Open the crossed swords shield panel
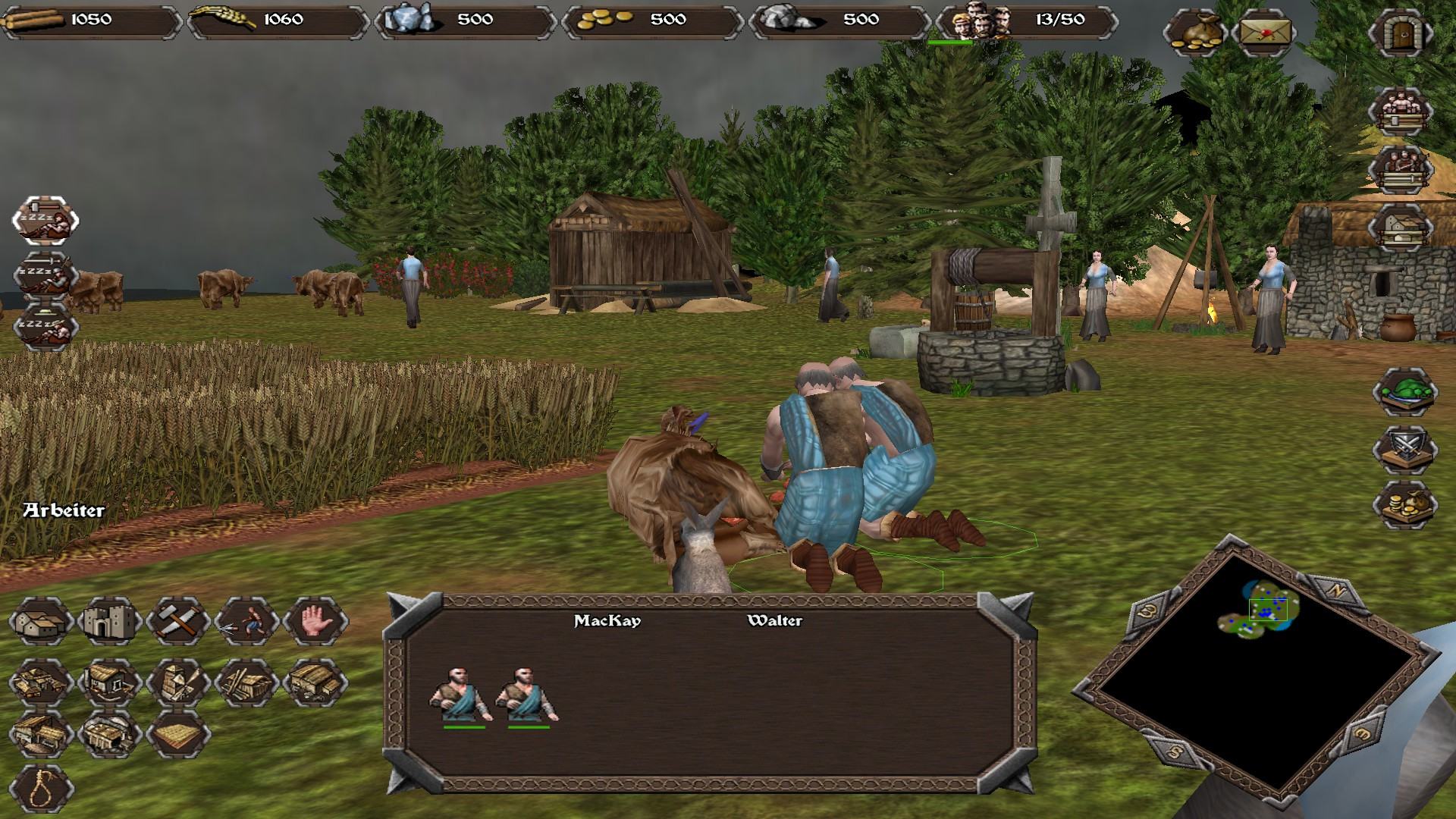 pyautogui.click(x=1405, y=448)
